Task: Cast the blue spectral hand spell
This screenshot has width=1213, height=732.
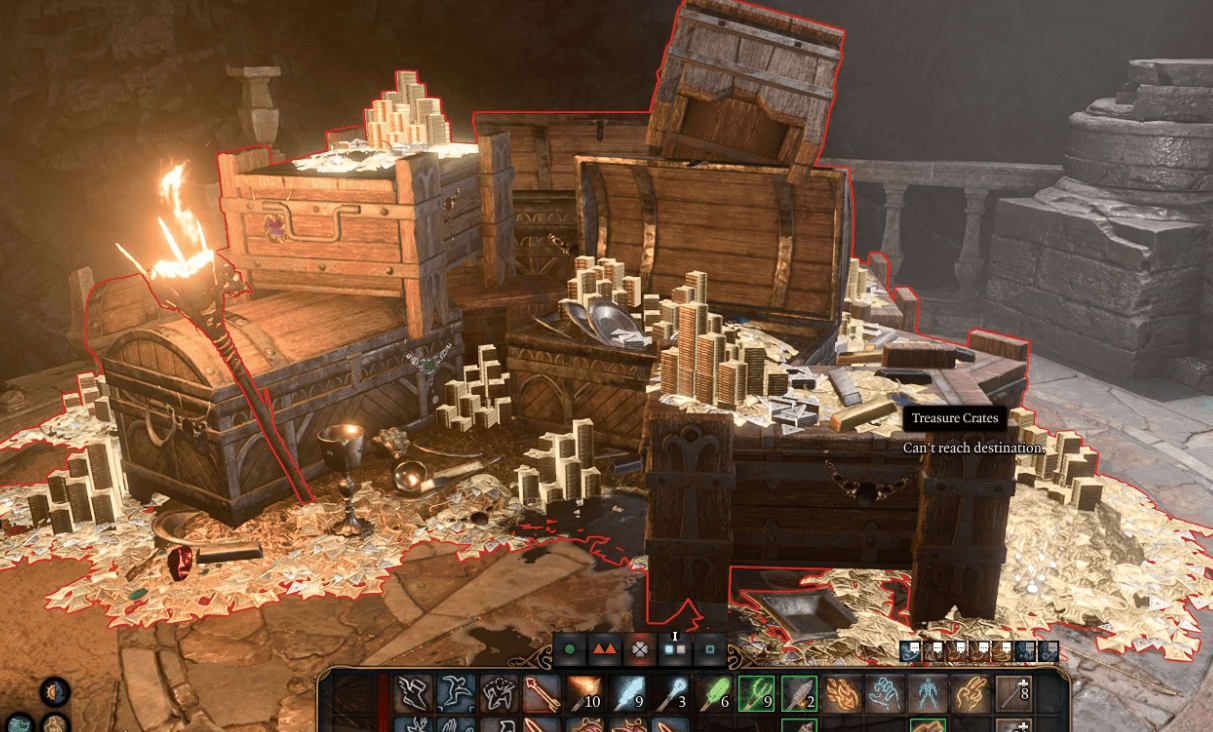Action: pos(886,693)
